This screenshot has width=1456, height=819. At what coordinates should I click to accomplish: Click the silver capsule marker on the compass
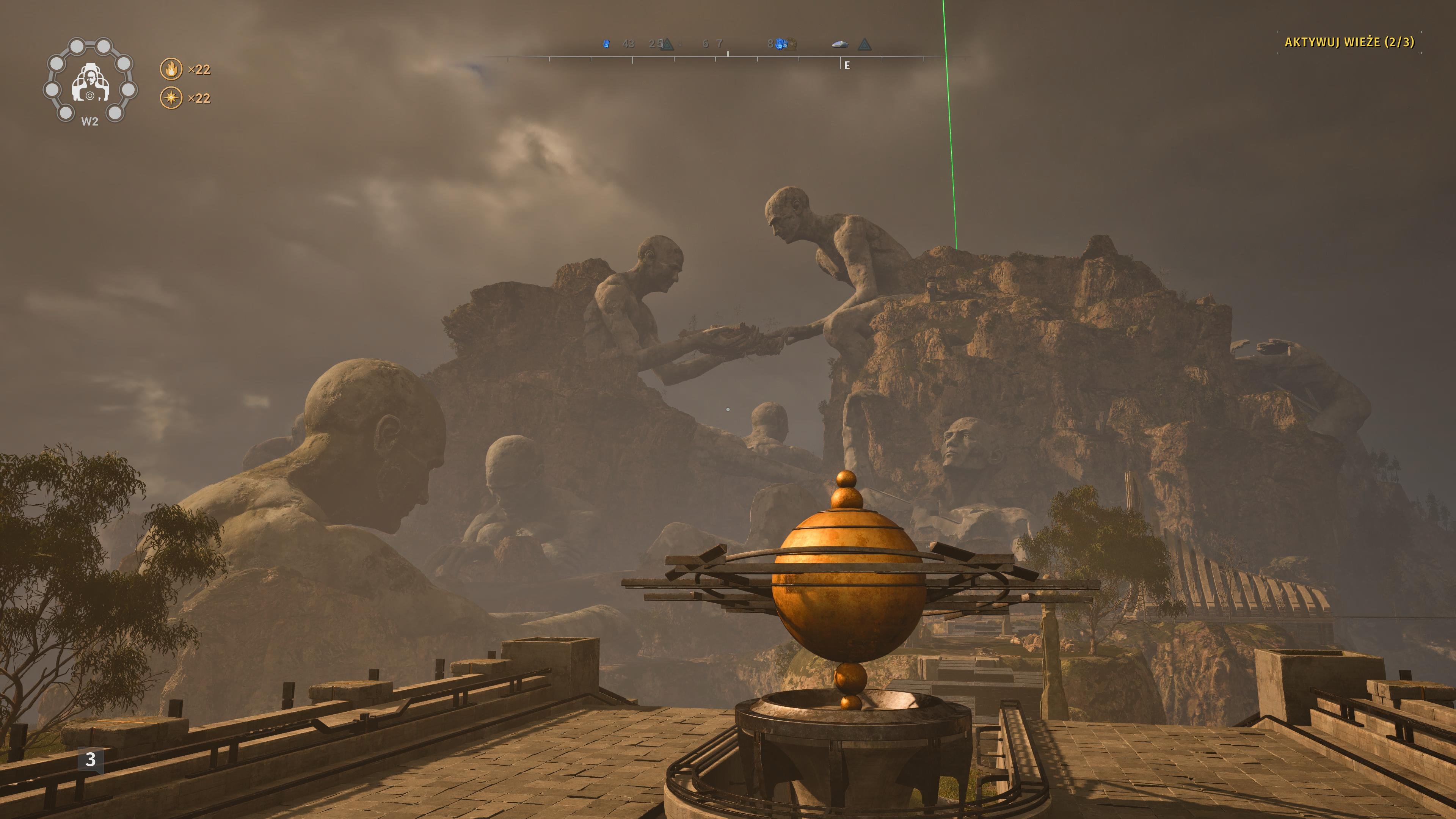840,44
